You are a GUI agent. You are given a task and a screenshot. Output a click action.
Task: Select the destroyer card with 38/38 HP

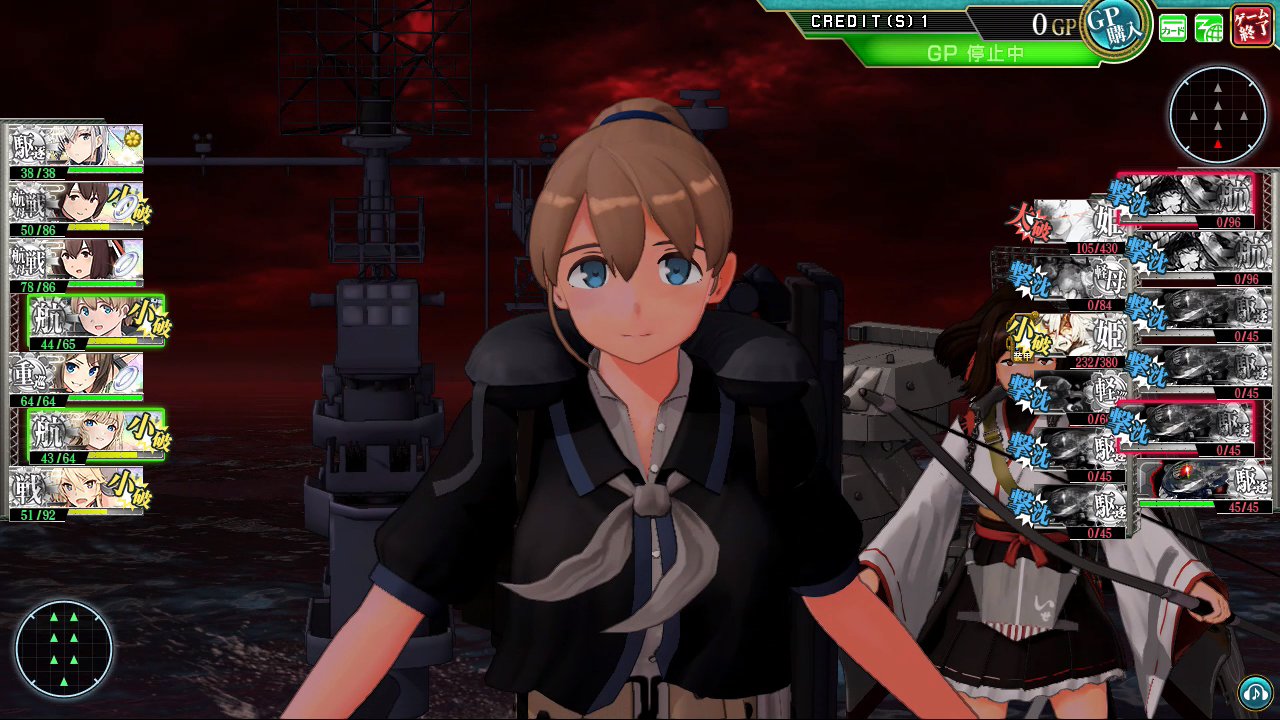coord(76,151)
